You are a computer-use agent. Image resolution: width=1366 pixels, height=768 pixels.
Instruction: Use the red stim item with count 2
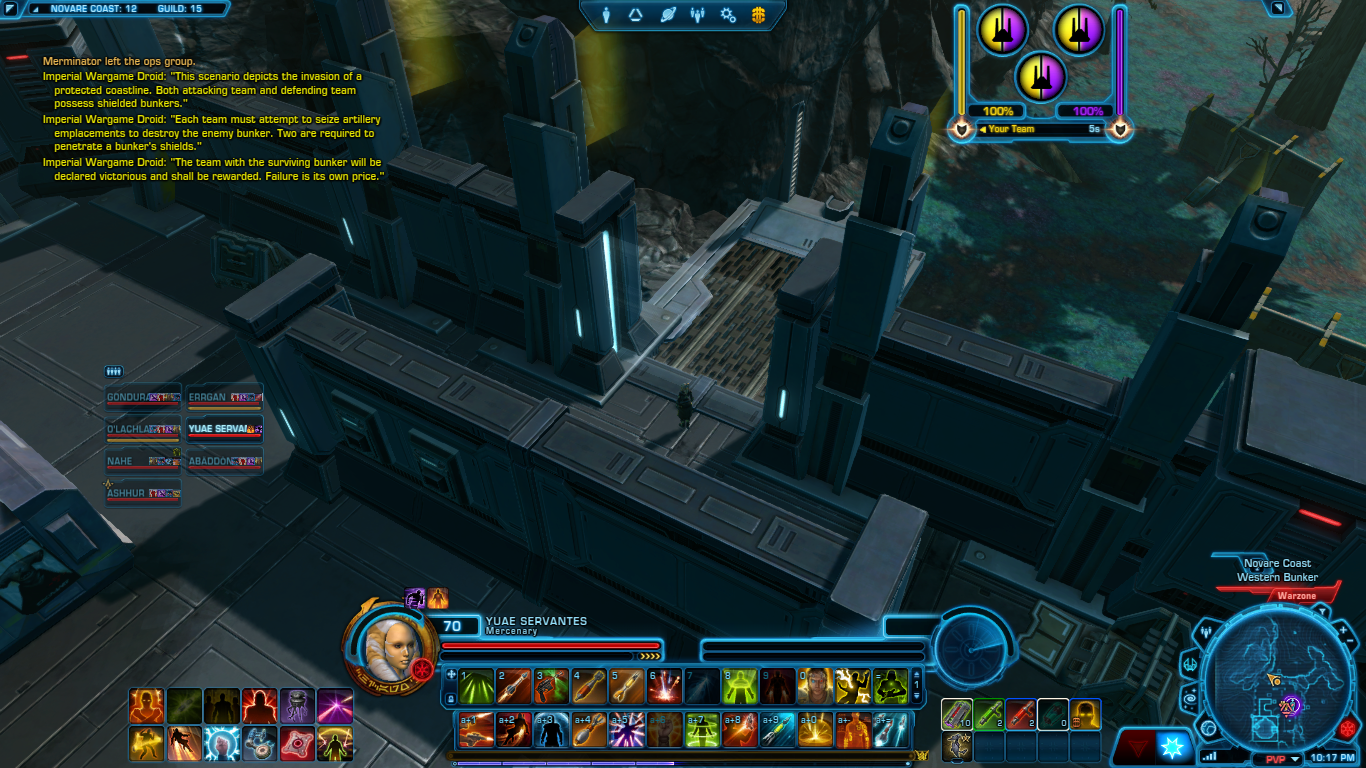click(1021, 715)
